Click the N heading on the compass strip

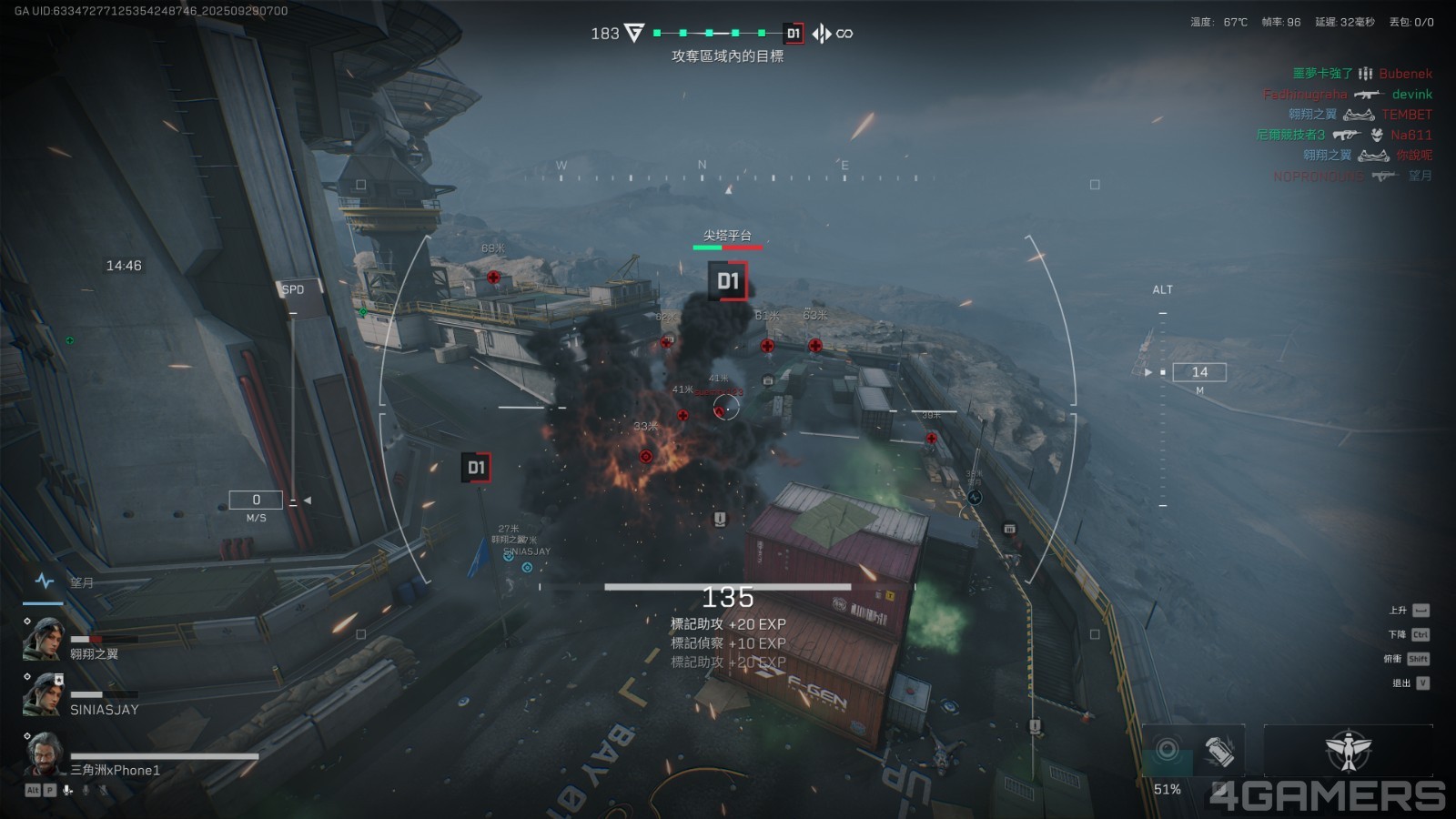point(702,166)
